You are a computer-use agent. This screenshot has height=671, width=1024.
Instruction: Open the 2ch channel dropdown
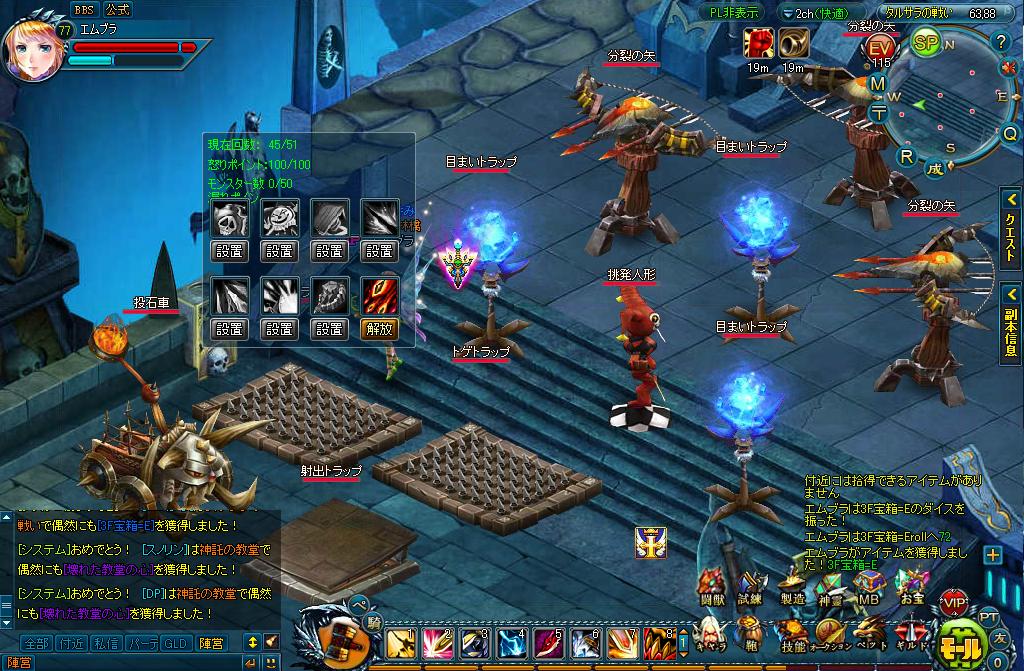pyautogui.click(x=815, y=13)
